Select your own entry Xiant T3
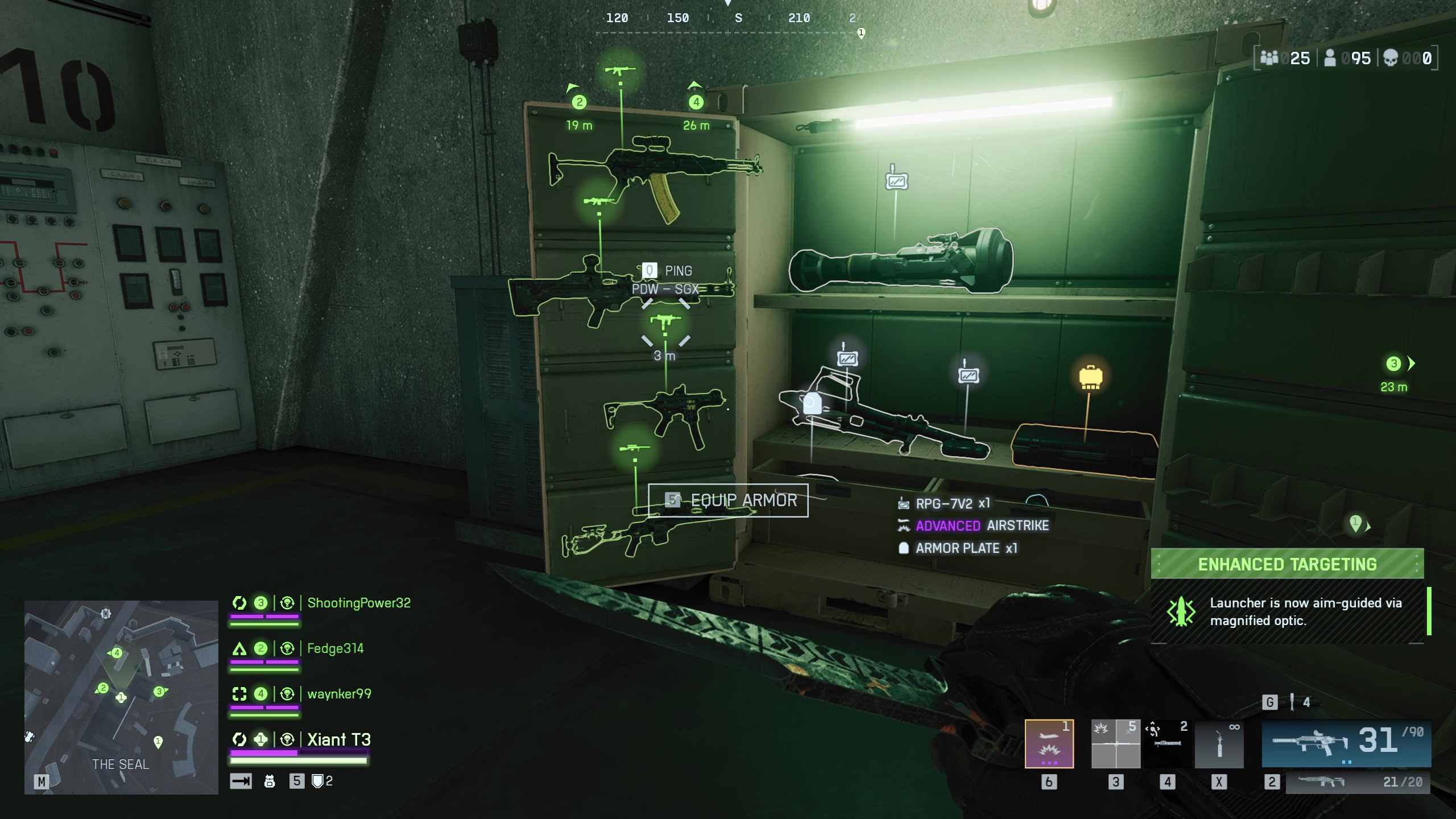The image size is (1456, 819). coord(339,739)
